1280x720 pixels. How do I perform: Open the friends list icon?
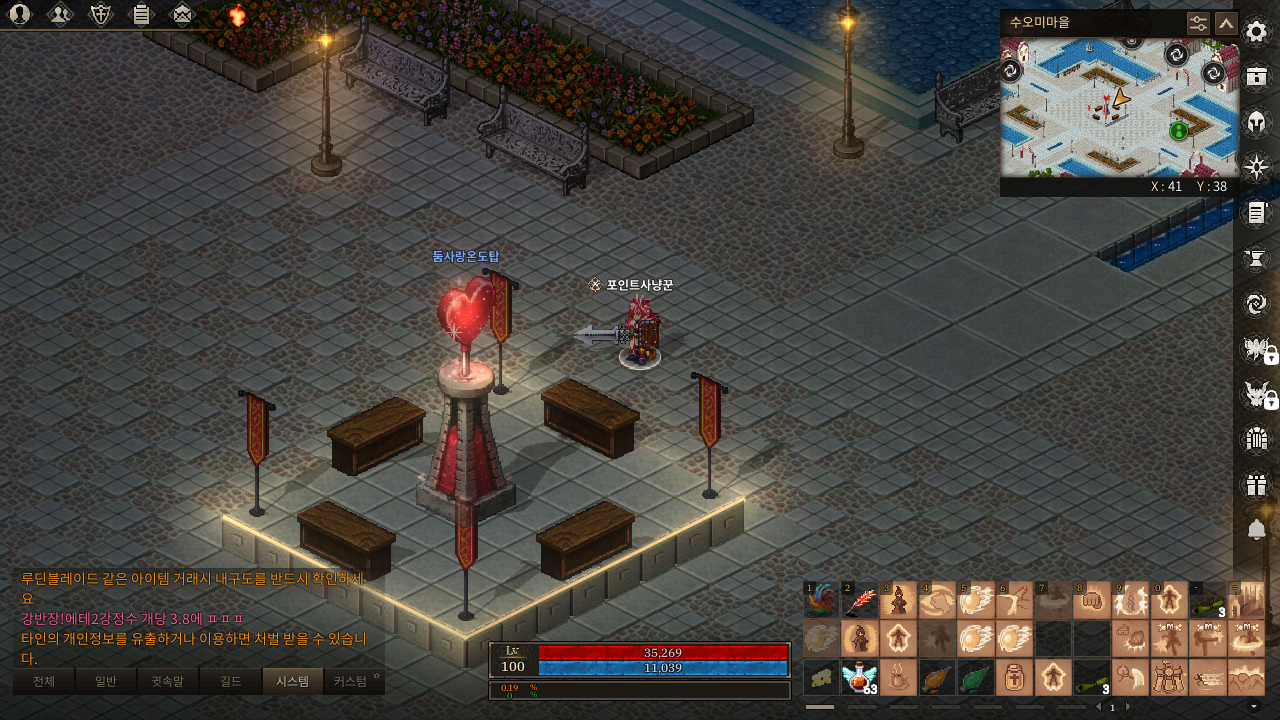coord(60,14)
